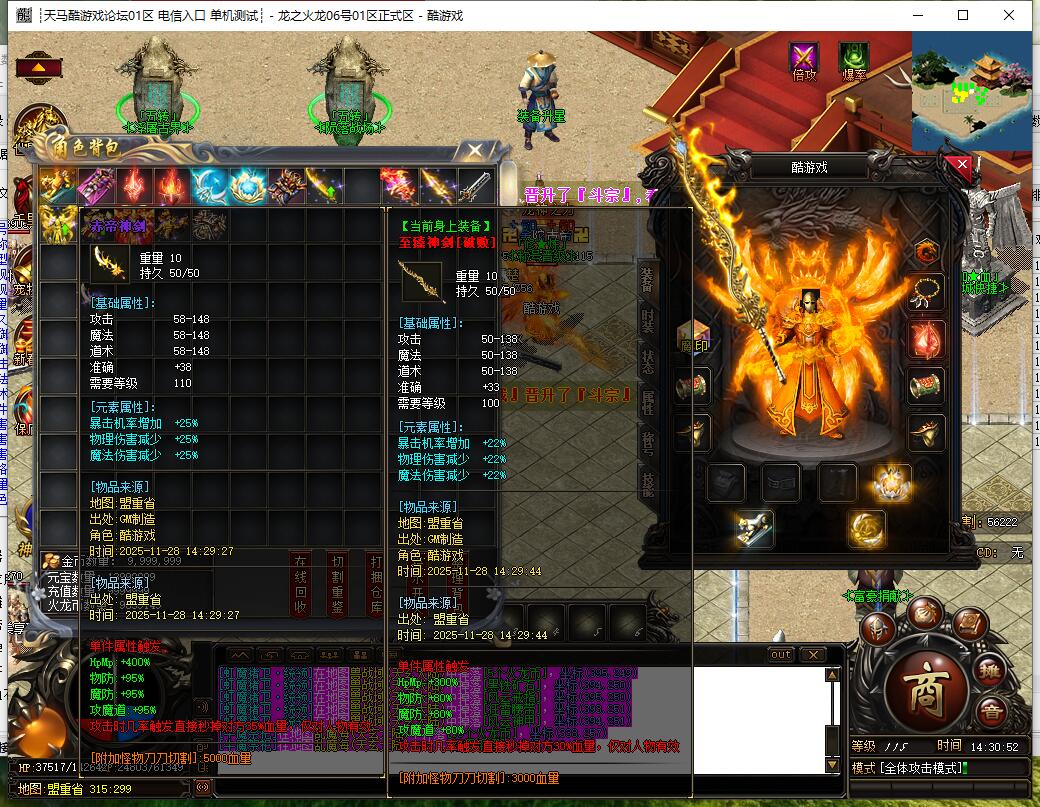Open the 商 shop button
Image resolution: width=1040 pixels, height=807 pixels.
coord(924,689)
